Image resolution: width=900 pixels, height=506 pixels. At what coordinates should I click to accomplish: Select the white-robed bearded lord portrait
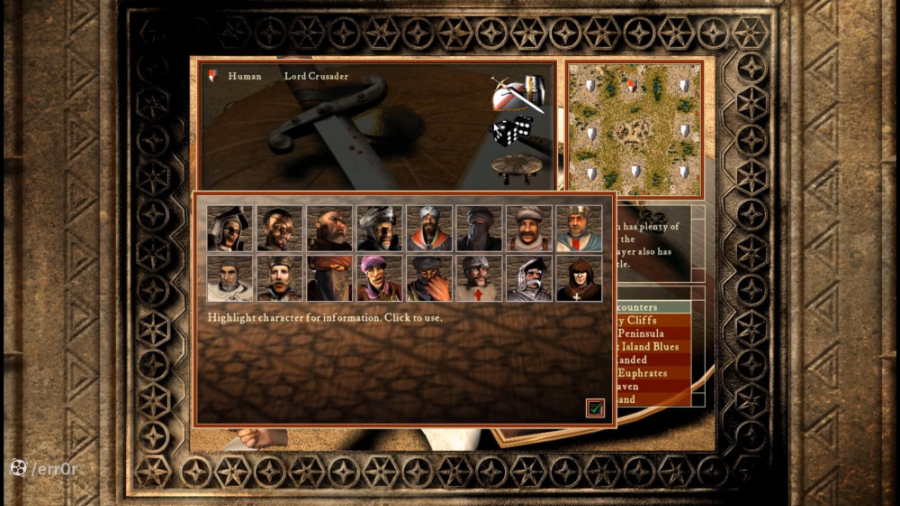coord(230,278)
